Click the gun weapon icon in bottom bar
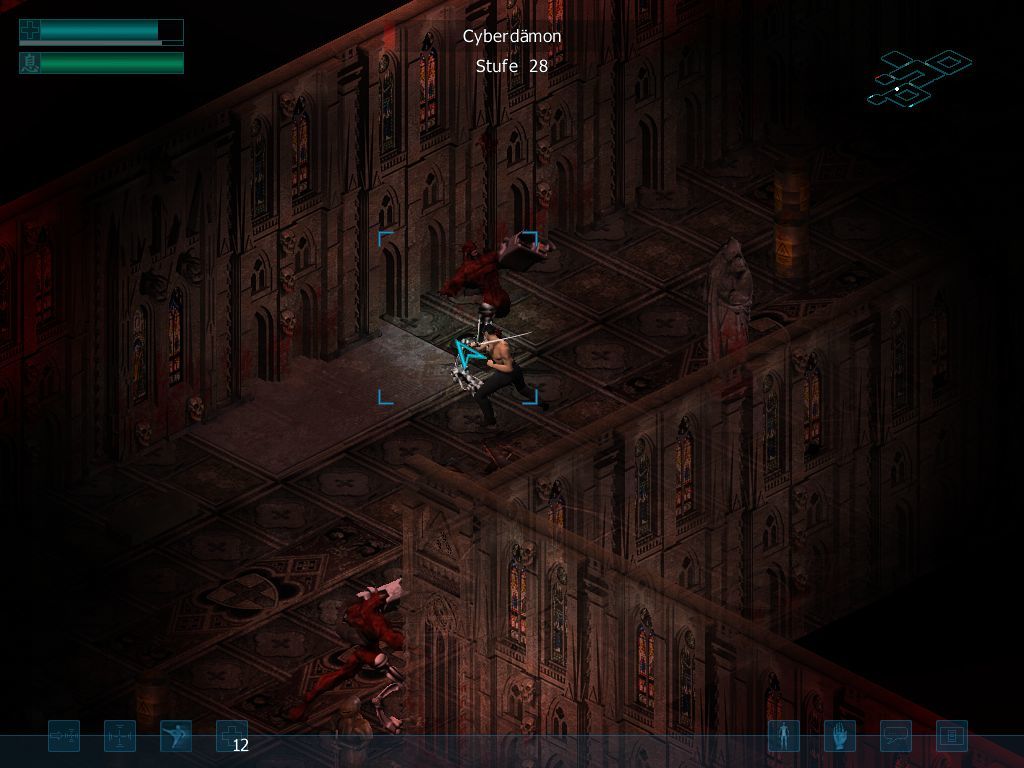This screenshot has width=1024, height=768. pyautogui.click(x=64, y=737)
